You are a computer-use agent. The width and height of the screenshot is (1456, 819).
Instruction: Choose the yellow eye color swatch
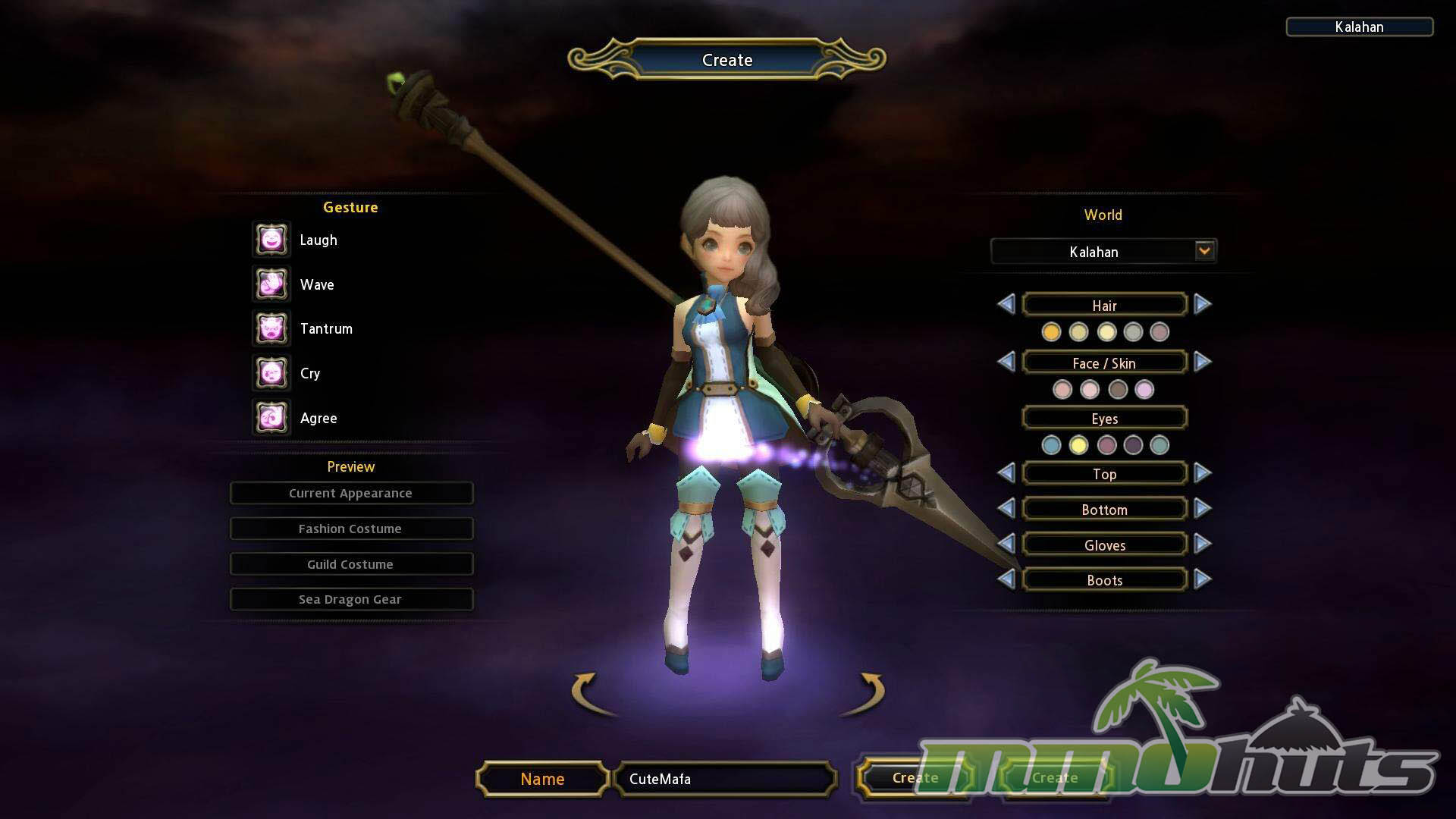(1078, 445)
